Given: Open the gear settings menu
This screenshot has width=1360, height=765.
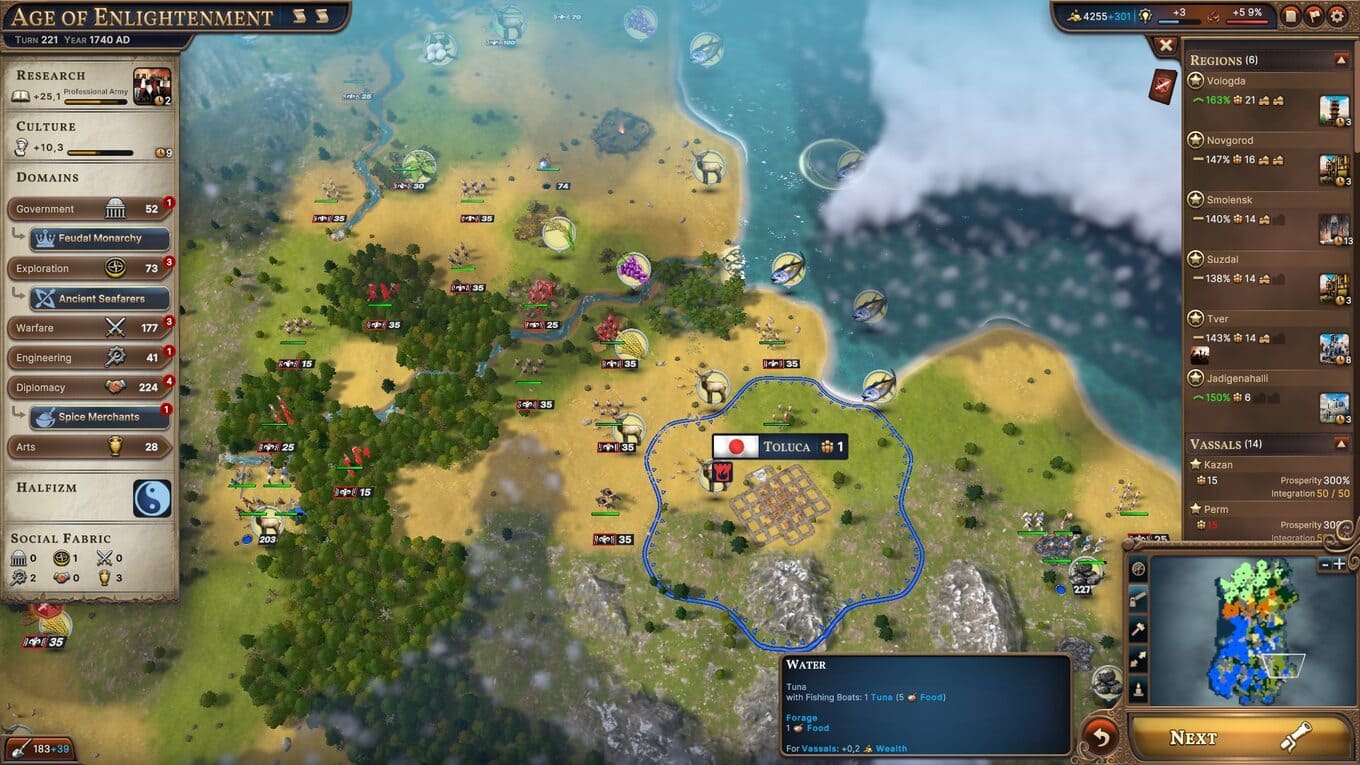Looking at the screenshot, I should tap(1337, 16).
